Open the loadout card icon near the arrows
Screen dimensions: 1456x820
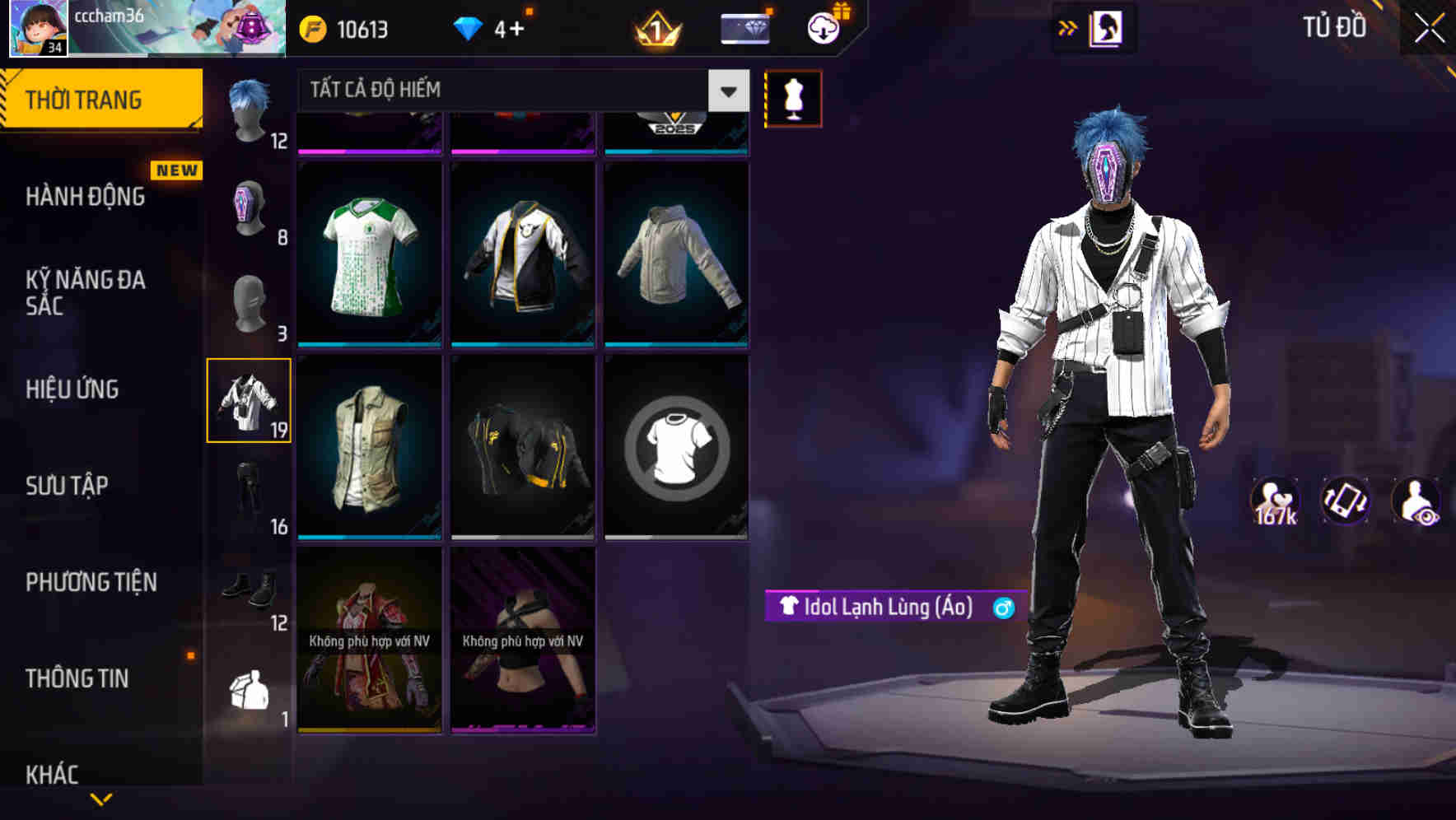[x=1104, y=27]
